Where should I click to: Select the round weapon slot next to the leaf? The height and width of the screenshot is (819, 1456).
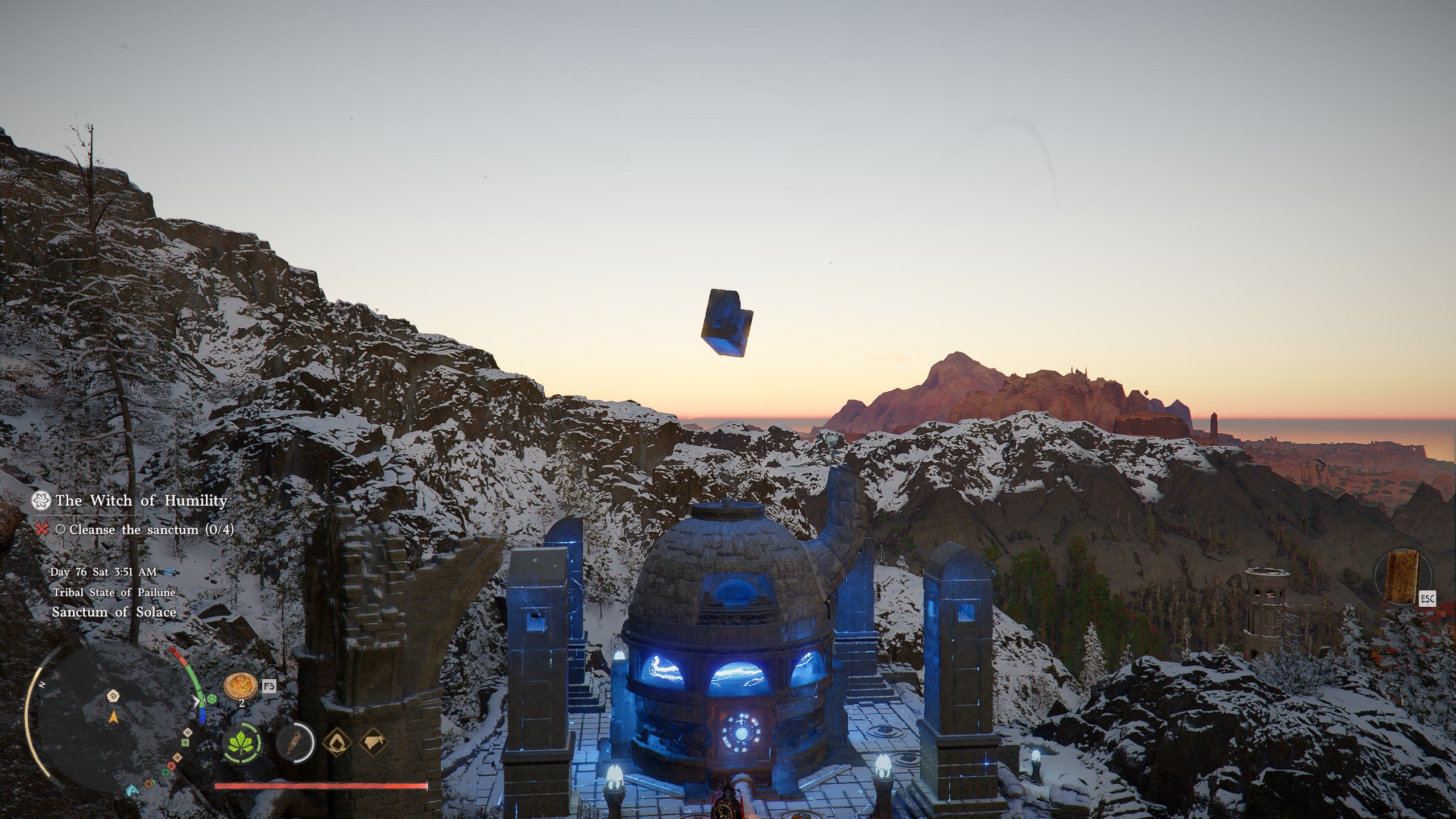coord(295,743)
